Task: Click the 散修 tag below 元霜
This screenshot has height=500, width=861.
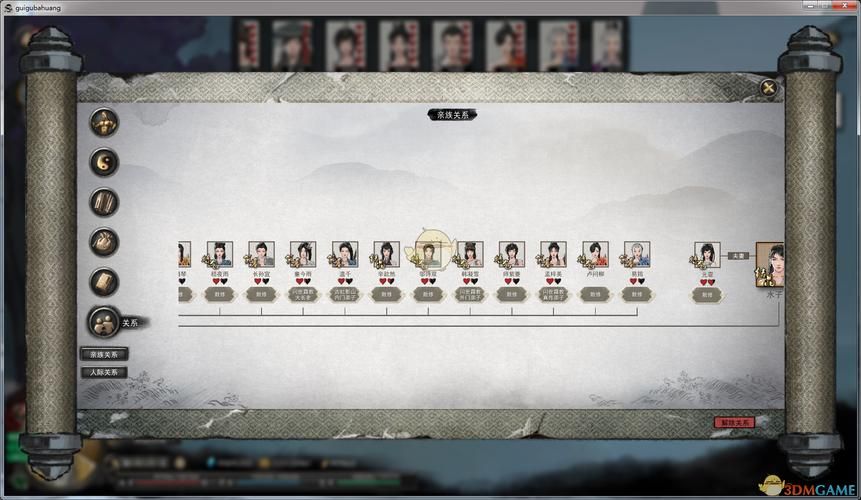Action: tap(707, 295)
